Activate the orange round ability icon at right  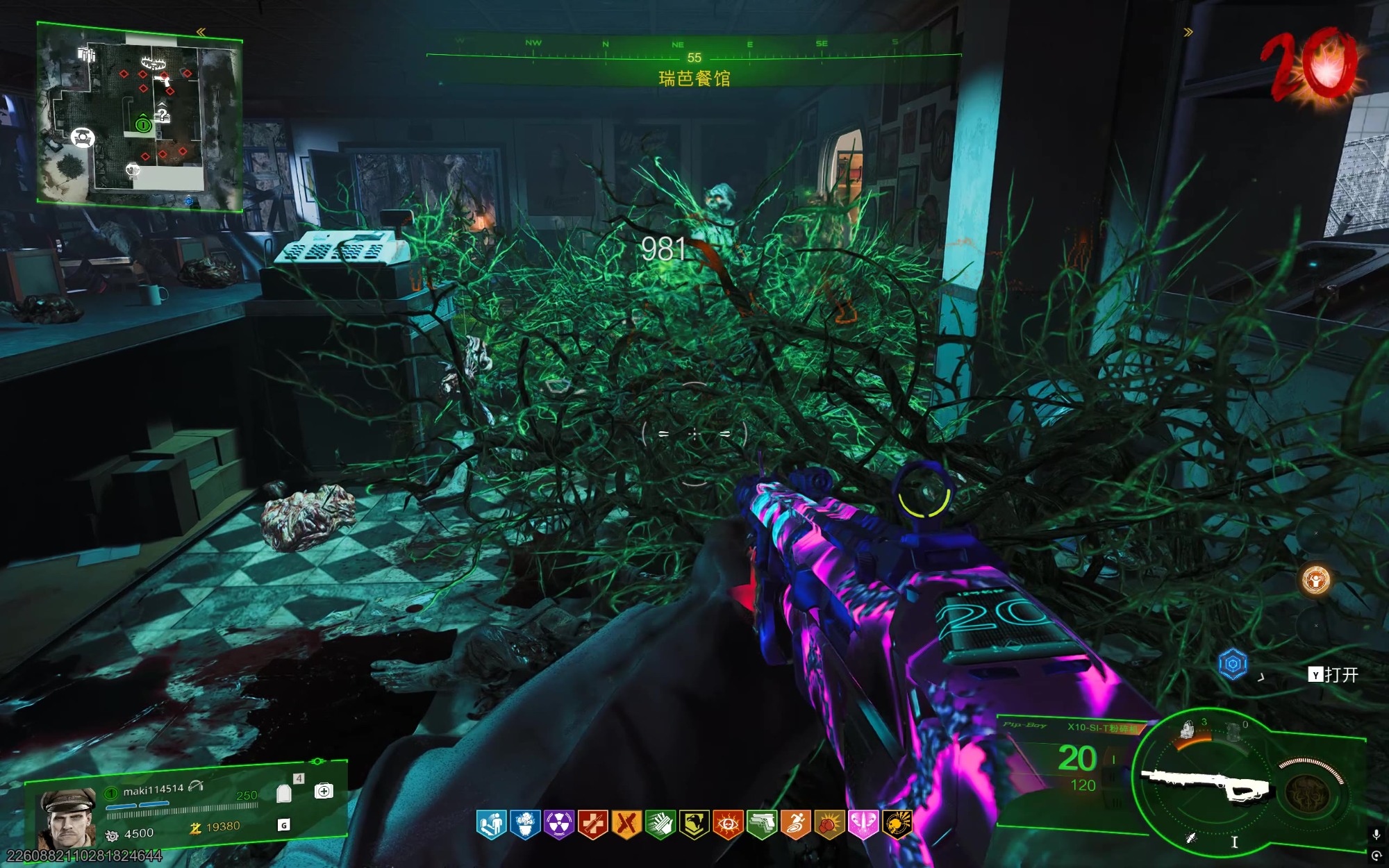click(1315, 580)
